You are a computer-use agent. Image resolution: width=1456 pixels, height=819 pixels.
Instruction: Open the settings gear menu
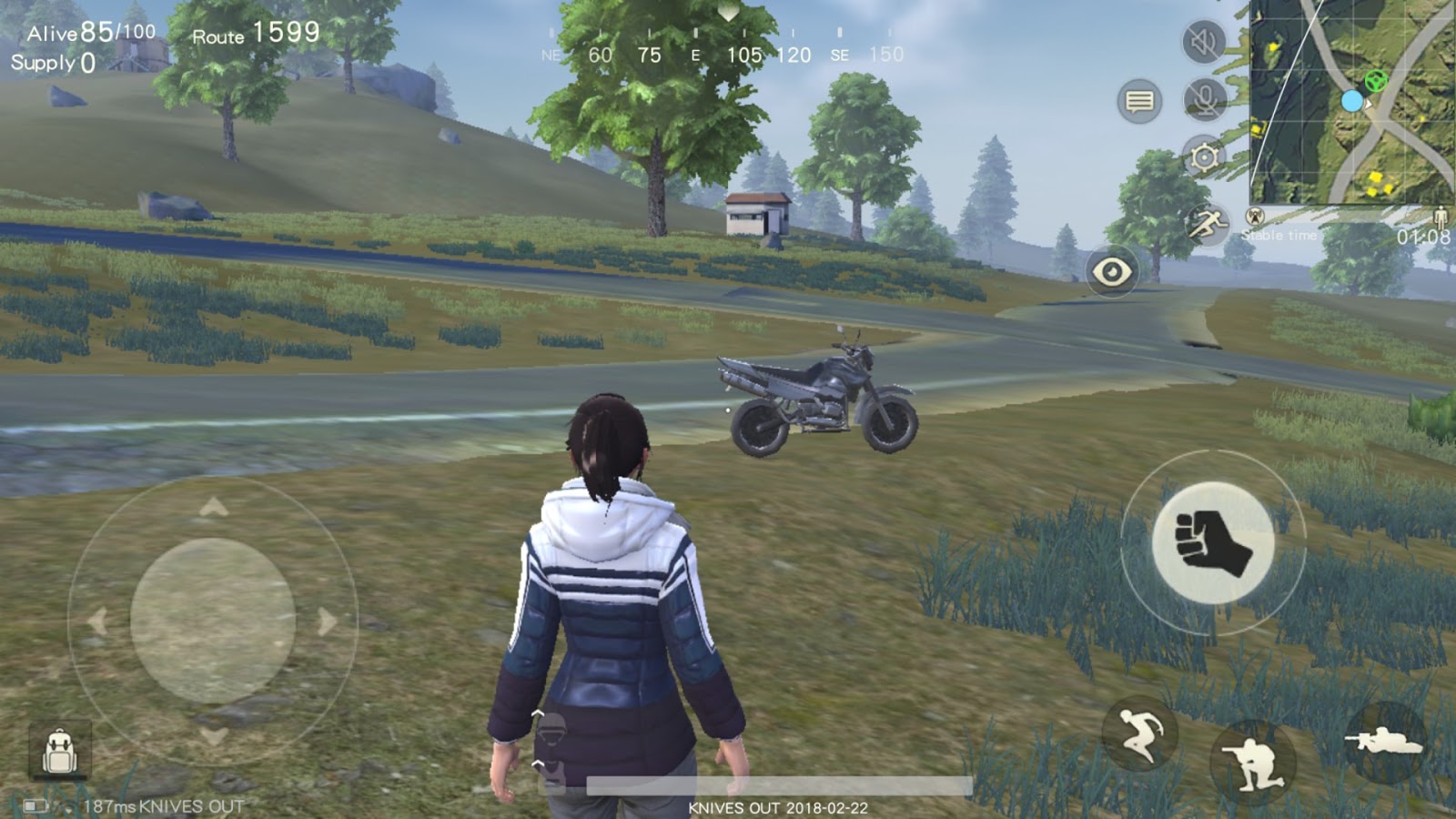(1203, 158)
